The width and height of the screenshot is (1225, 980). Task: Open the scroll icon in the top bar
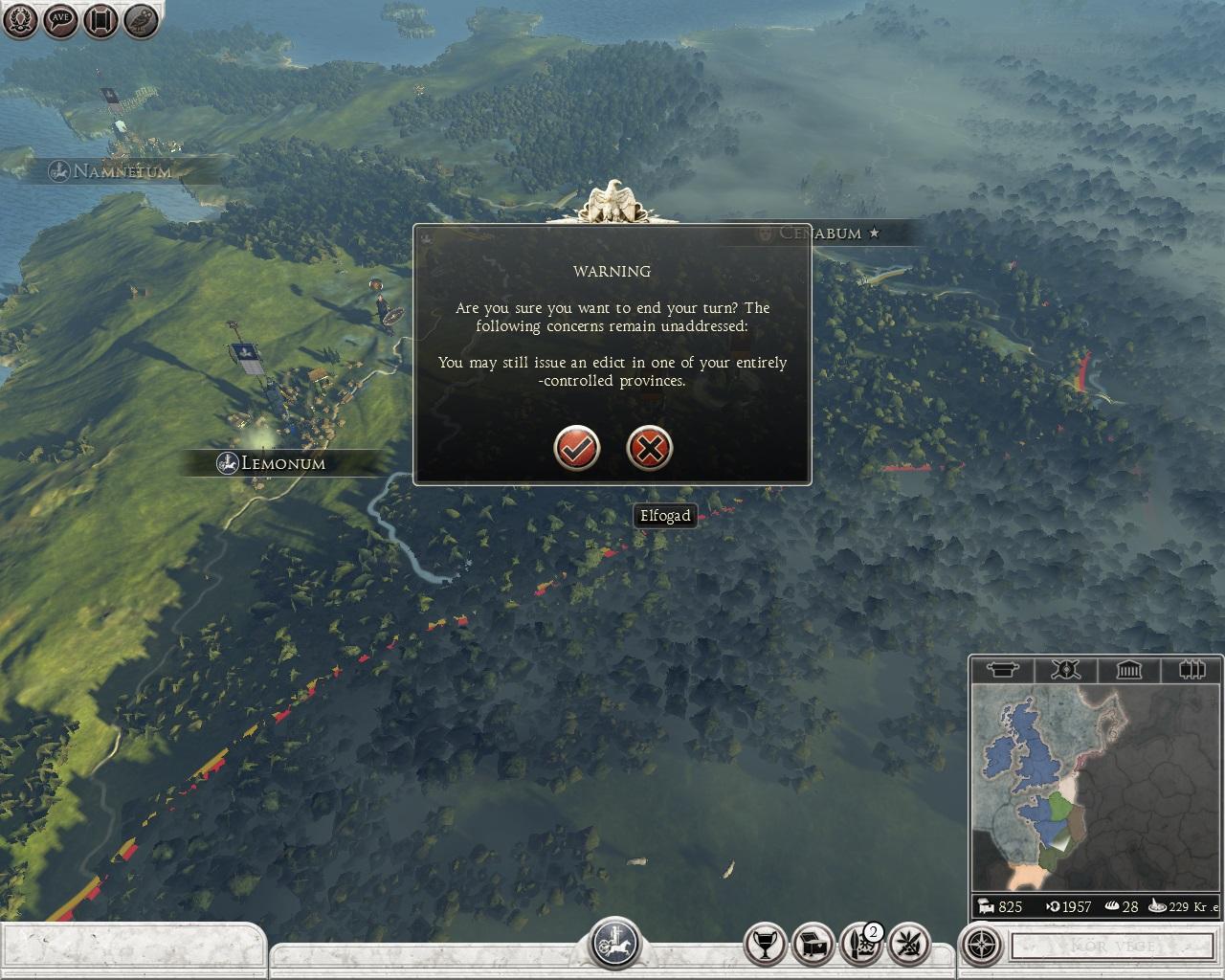pyautogui.click(x=100, y=20)
